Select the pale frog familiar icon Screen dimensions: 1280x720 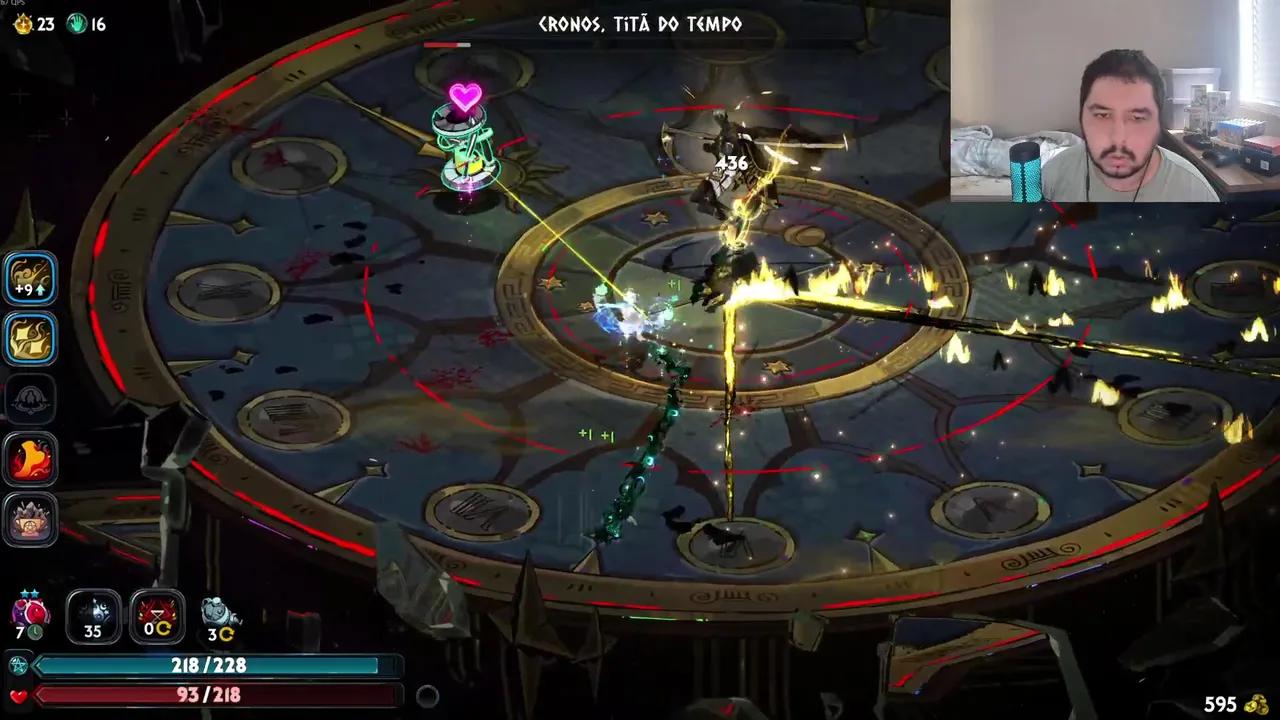(219, 615)
